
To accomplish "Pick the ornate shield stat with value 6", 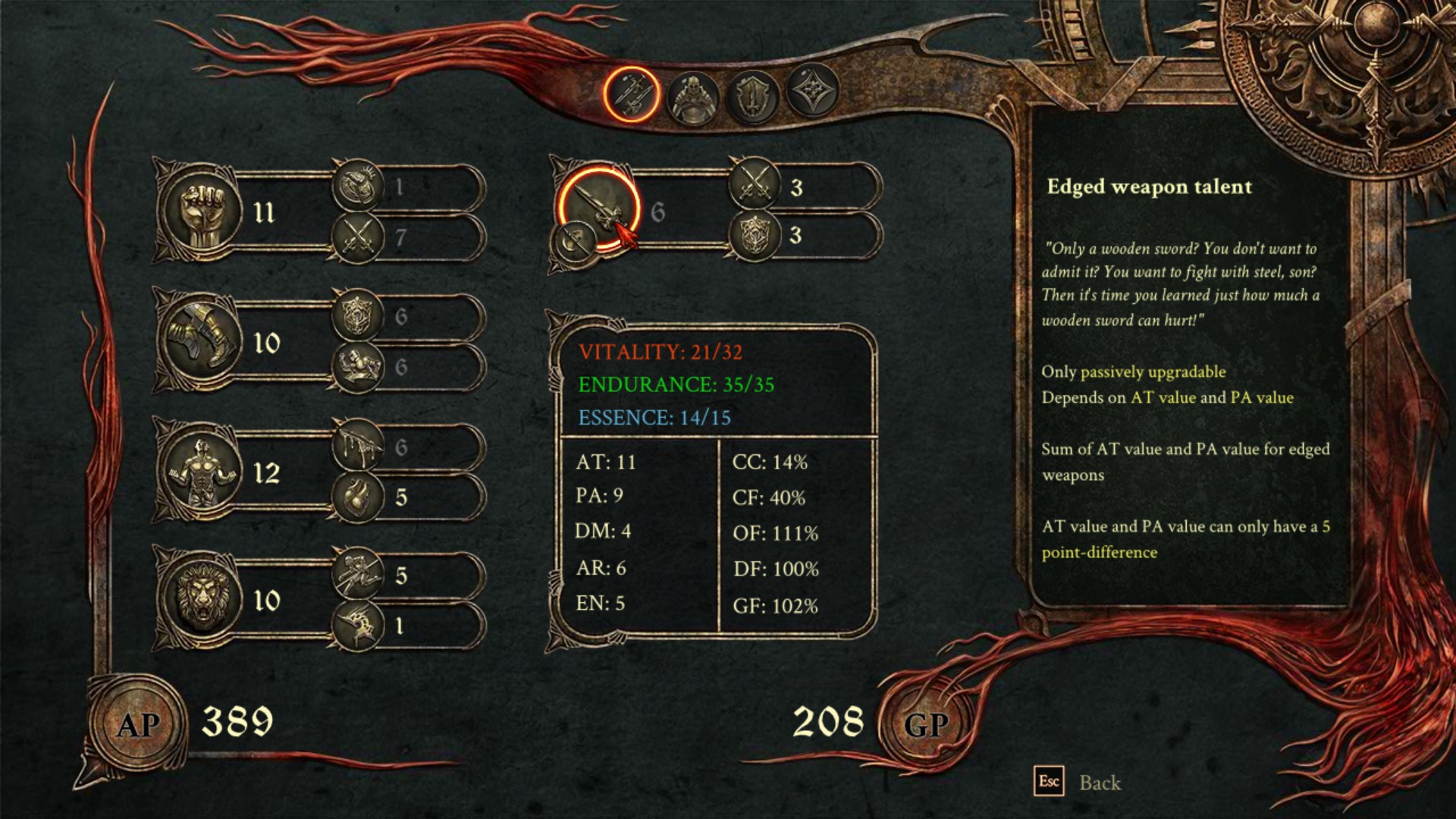I will pos(359,315).
